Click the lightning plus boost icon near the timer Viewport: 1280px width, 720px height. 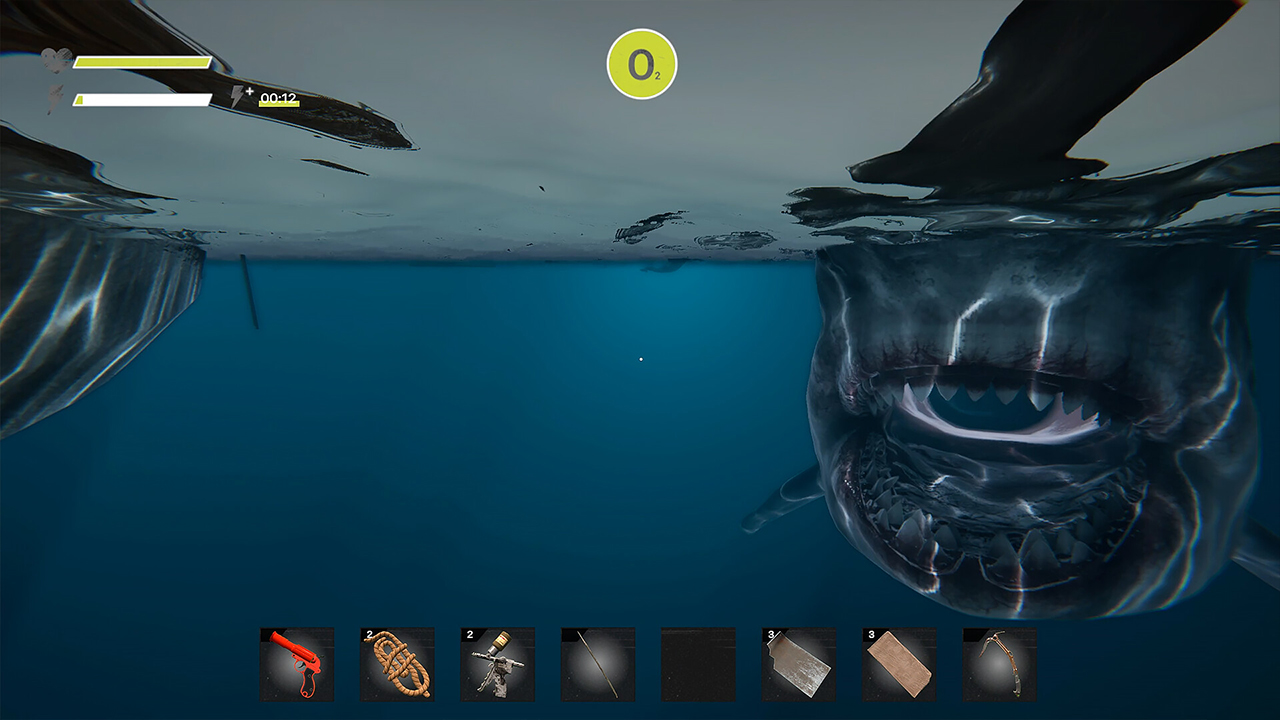[238, 96]
